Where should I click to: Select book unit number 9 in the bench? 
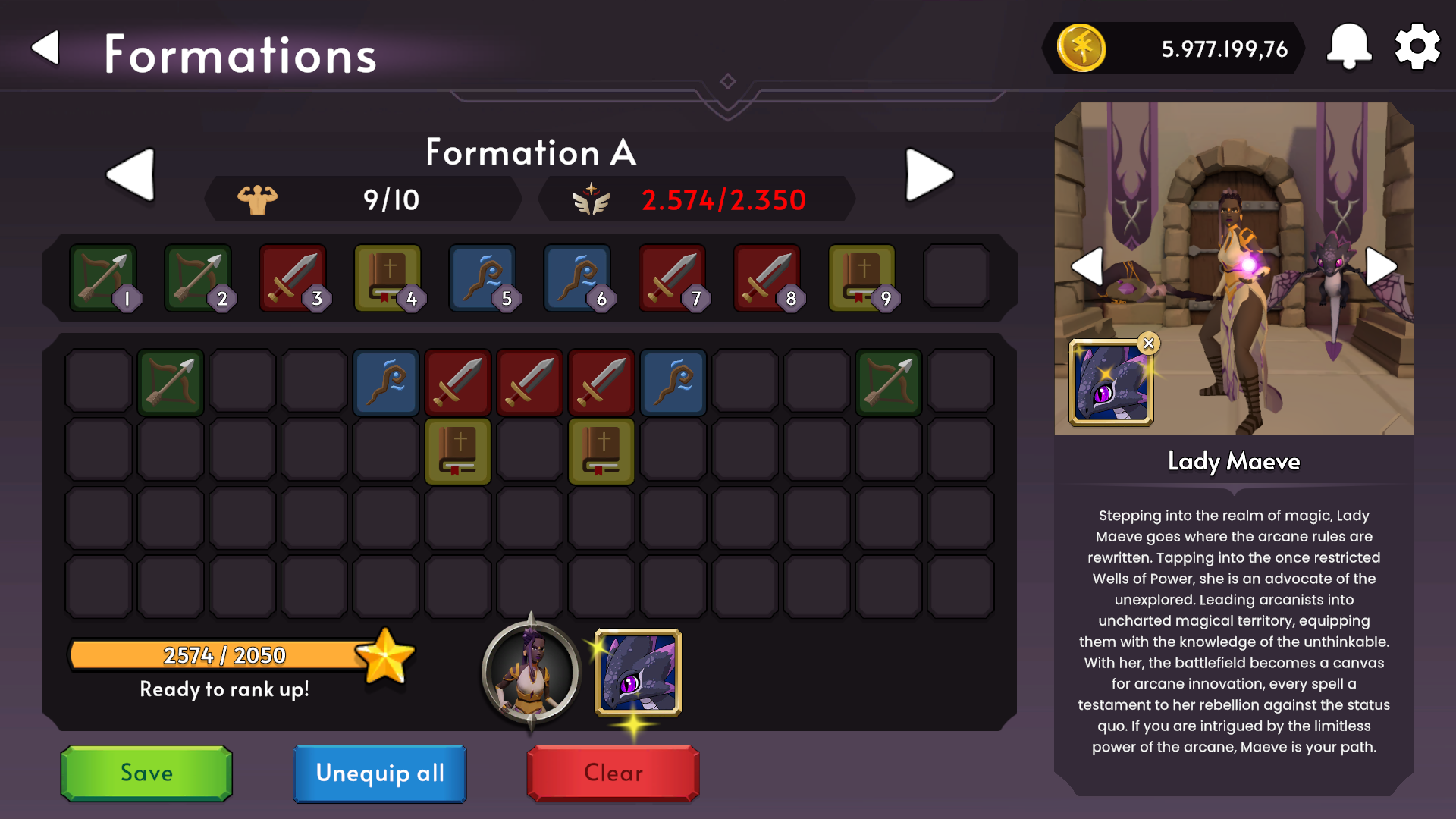click(x=863, y=277)
